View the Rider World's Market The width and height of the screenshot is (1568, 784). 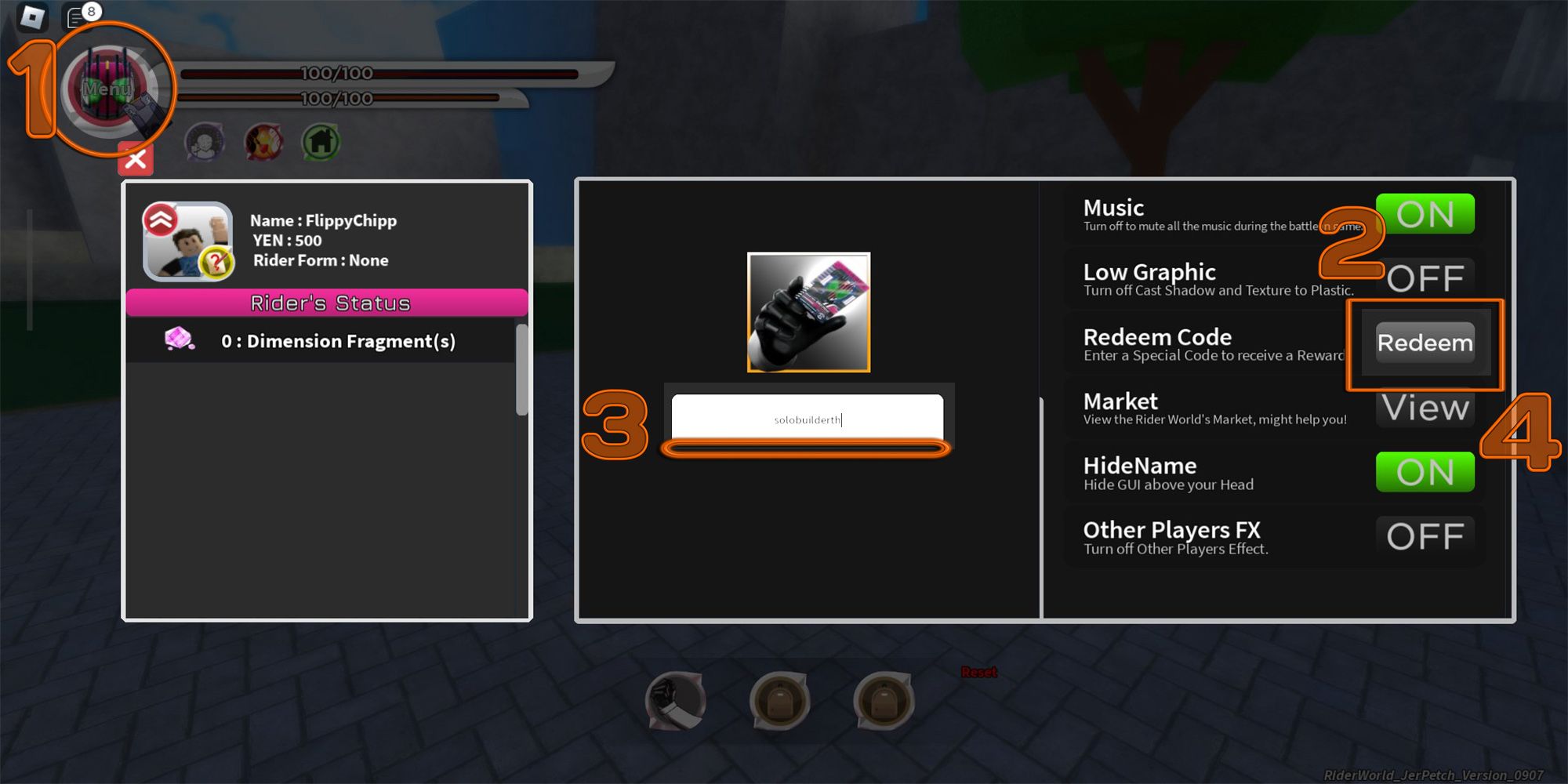[1425, 407]
